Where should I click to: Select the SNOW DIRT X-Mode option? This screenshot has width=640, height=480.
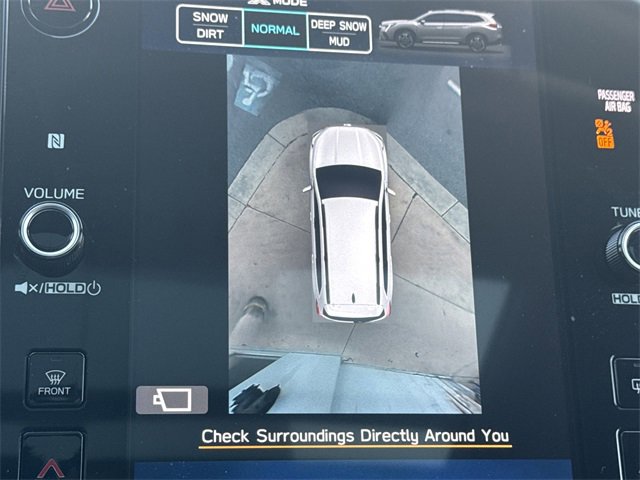[210, 26]
